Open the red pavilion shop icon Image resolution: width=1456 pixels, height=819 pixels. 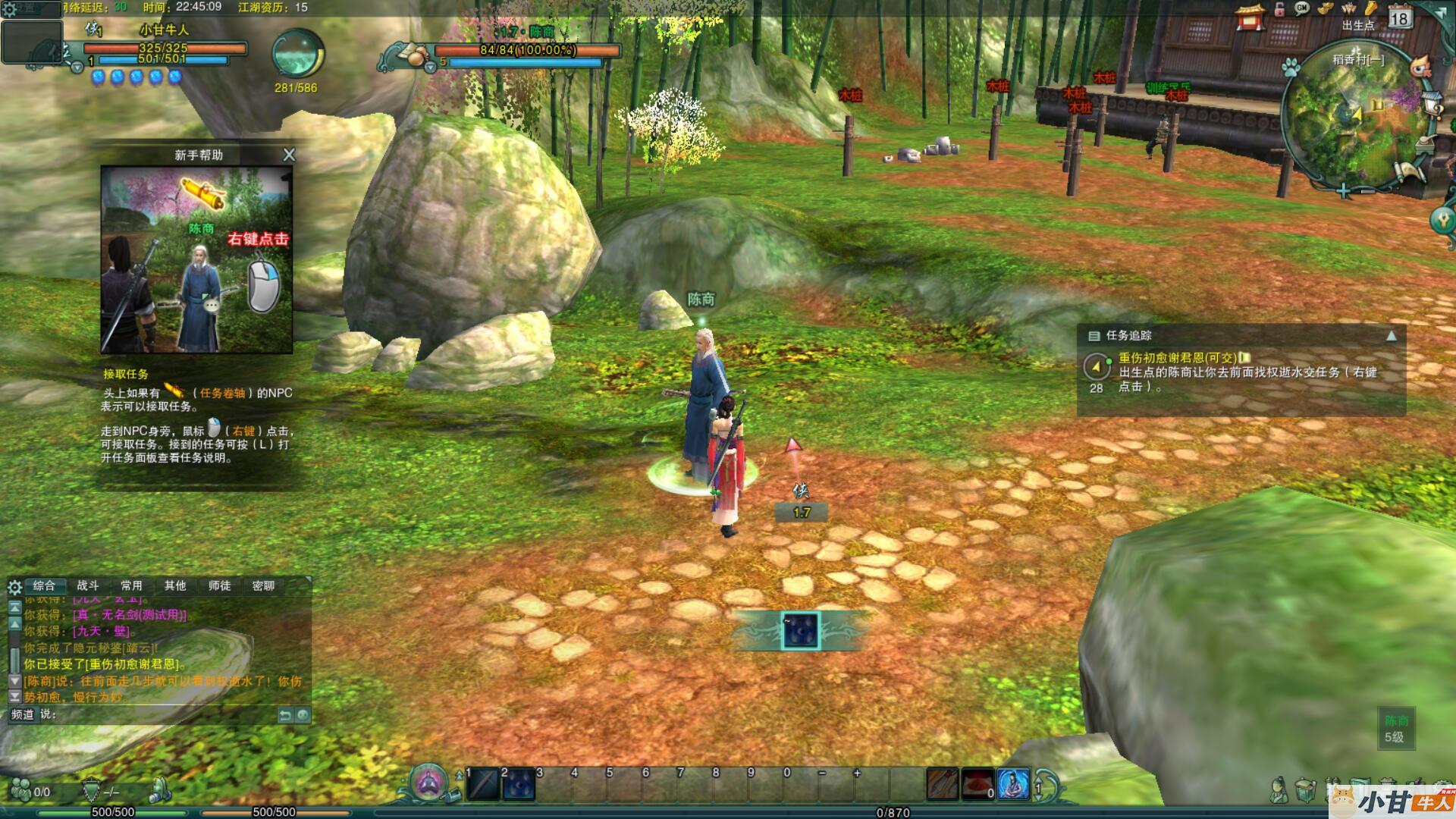coord(1250,17)
